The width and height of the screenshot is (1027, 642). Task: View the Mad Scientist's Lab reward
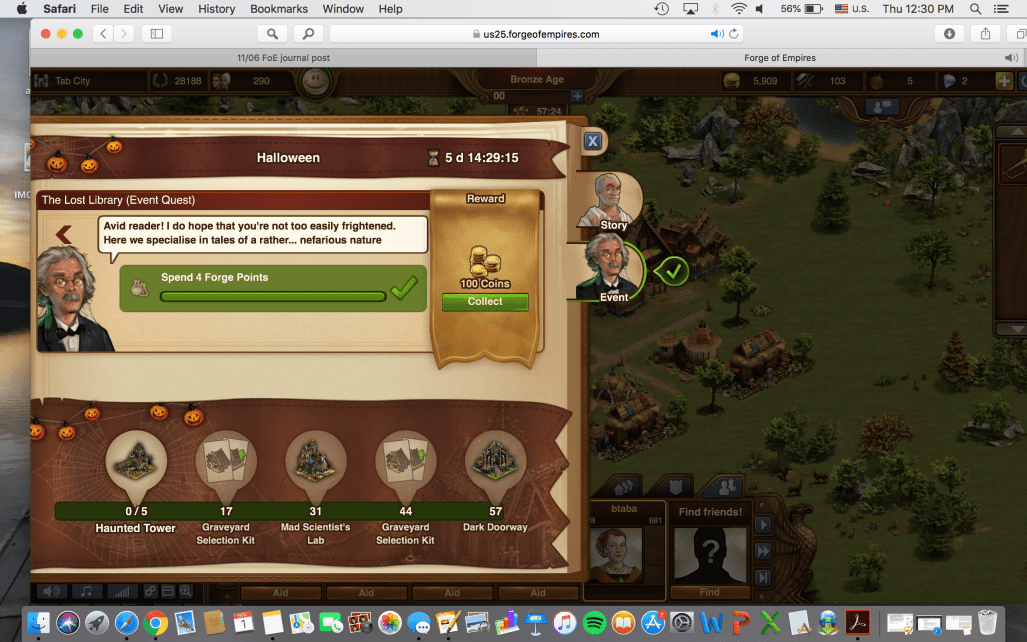coord(316,463)
